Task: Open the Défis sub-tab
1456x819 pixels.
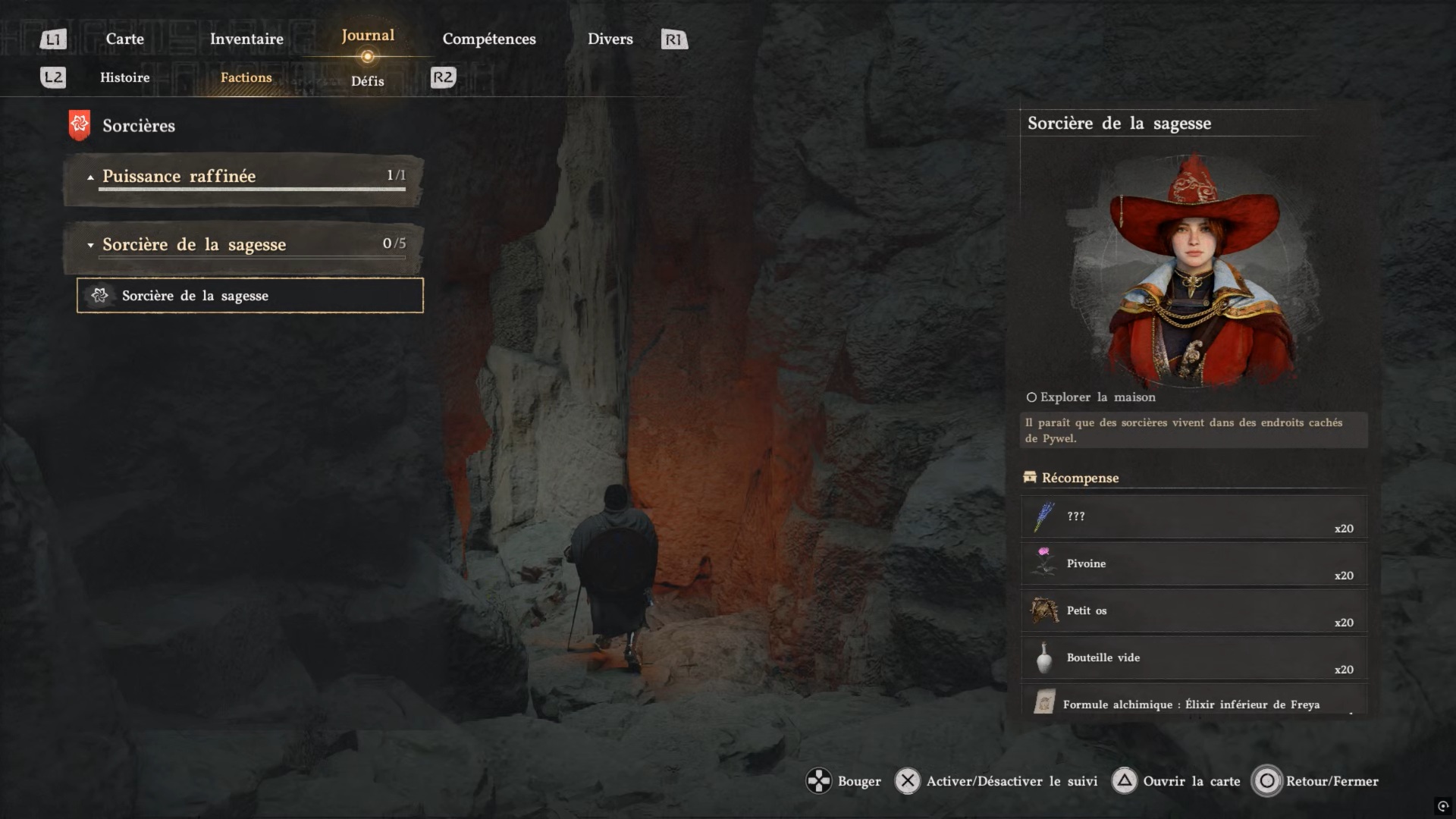Action: pos(368,81)
